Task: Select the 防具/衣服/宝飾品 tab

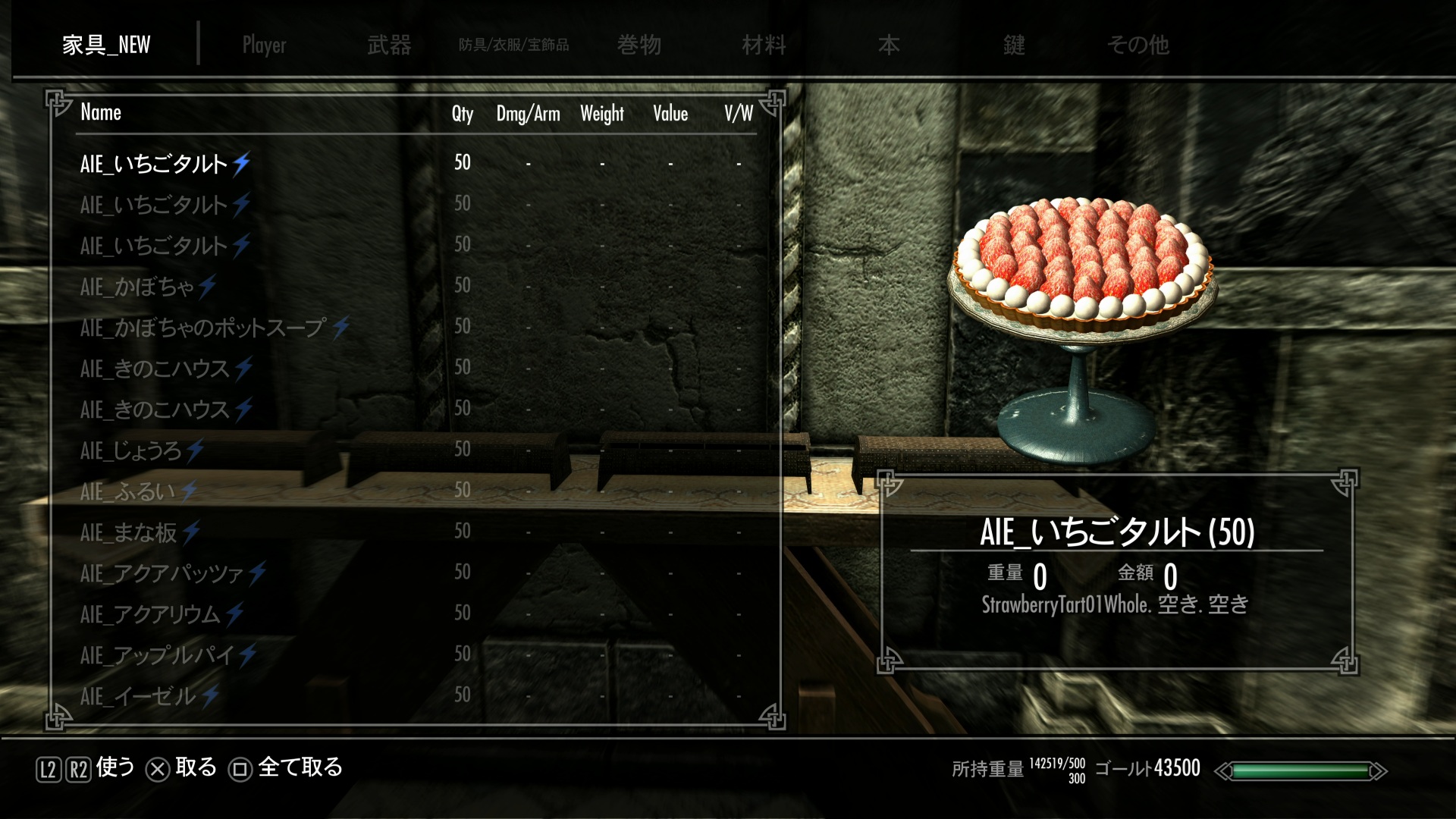Action: pyautogui.click(x=513, y=45)
